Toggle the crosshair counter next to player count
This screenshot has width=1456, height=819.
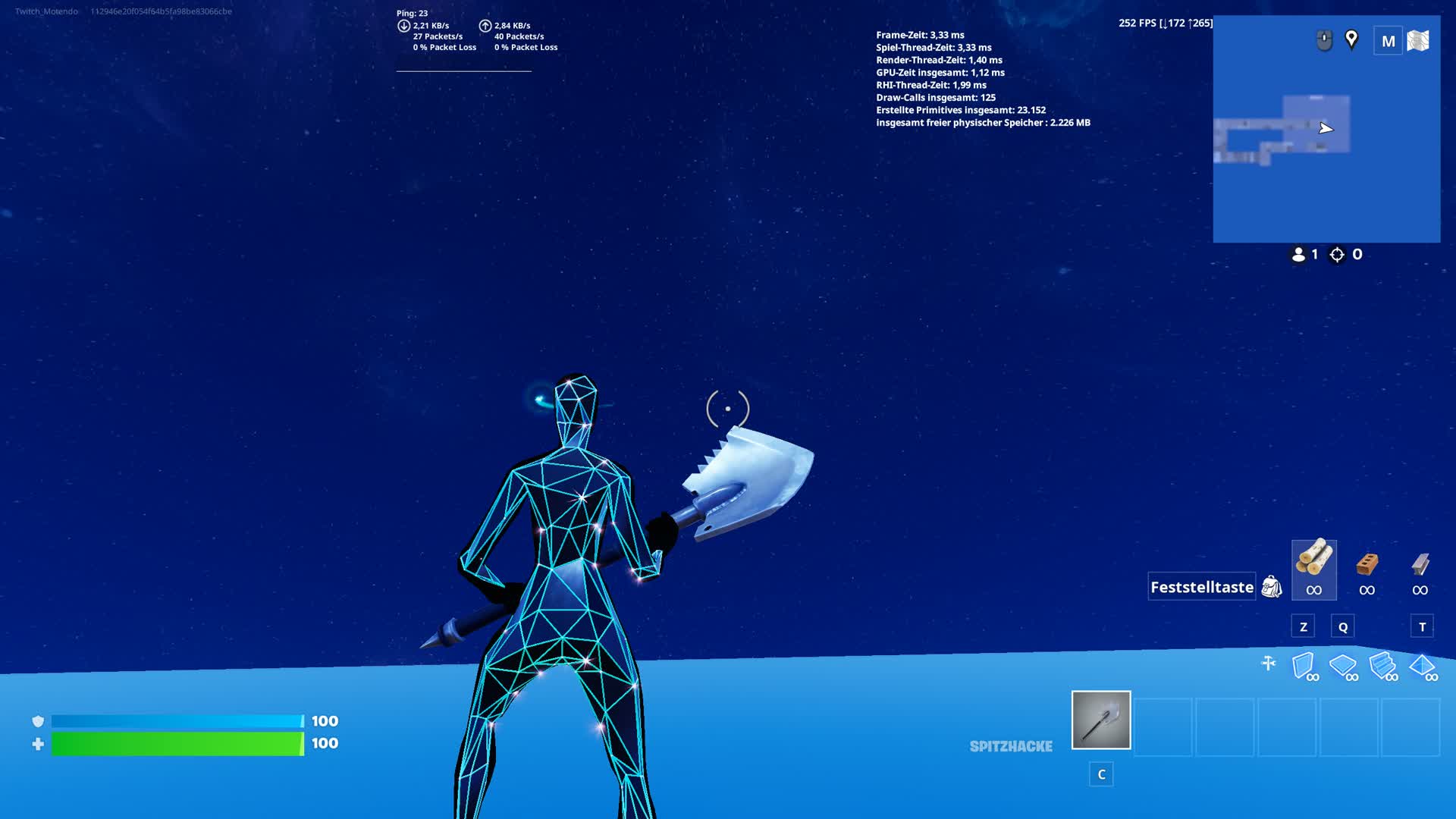pyautogui.click(x=1338, y=254)
